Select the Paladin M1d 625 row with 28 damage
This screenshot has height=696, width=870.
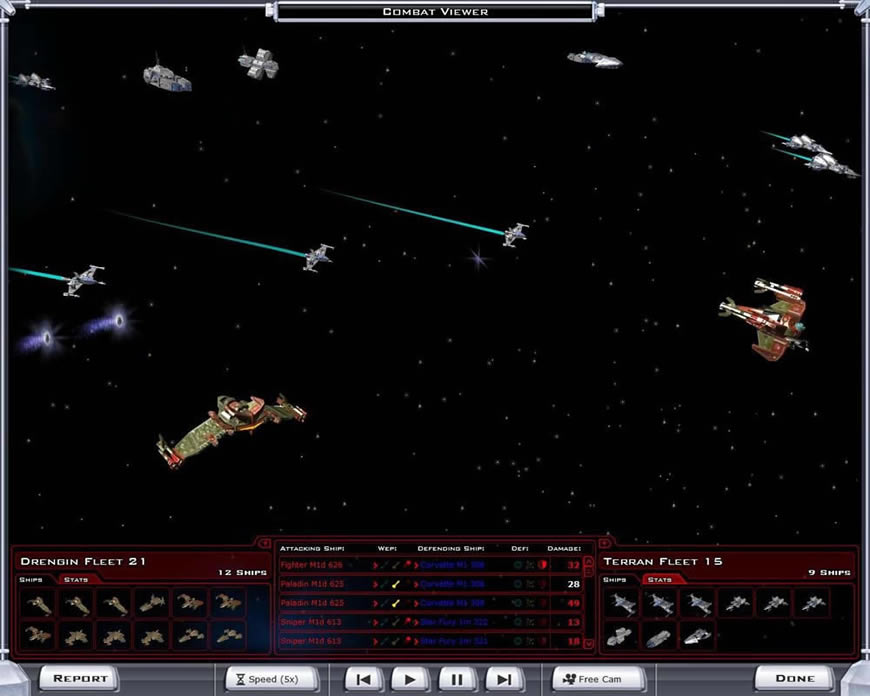pyautogui.click(x=430, y=584)
